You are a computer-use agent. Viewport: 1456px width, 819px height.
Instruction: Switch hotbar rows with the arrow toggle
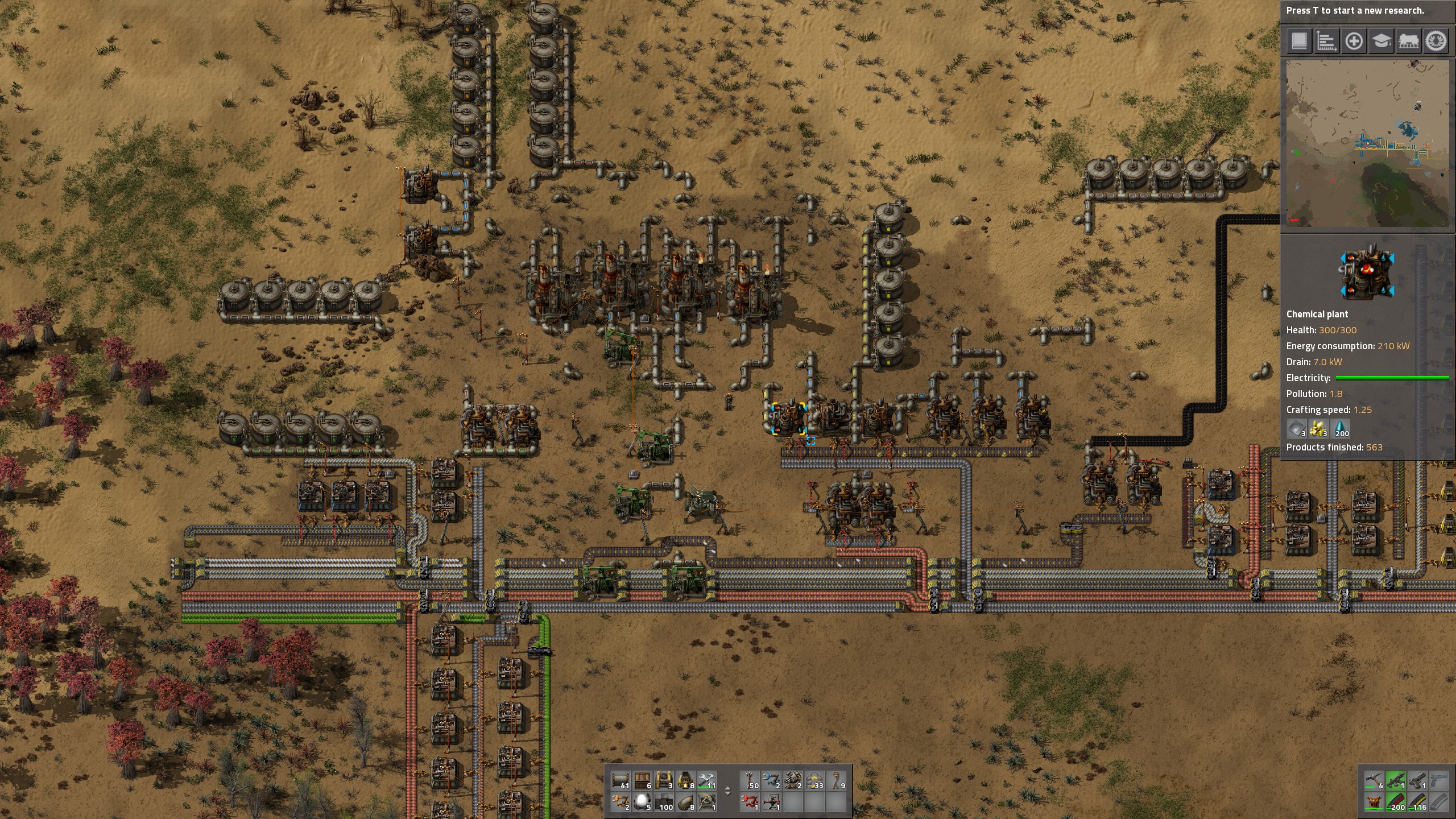point(727,791)
